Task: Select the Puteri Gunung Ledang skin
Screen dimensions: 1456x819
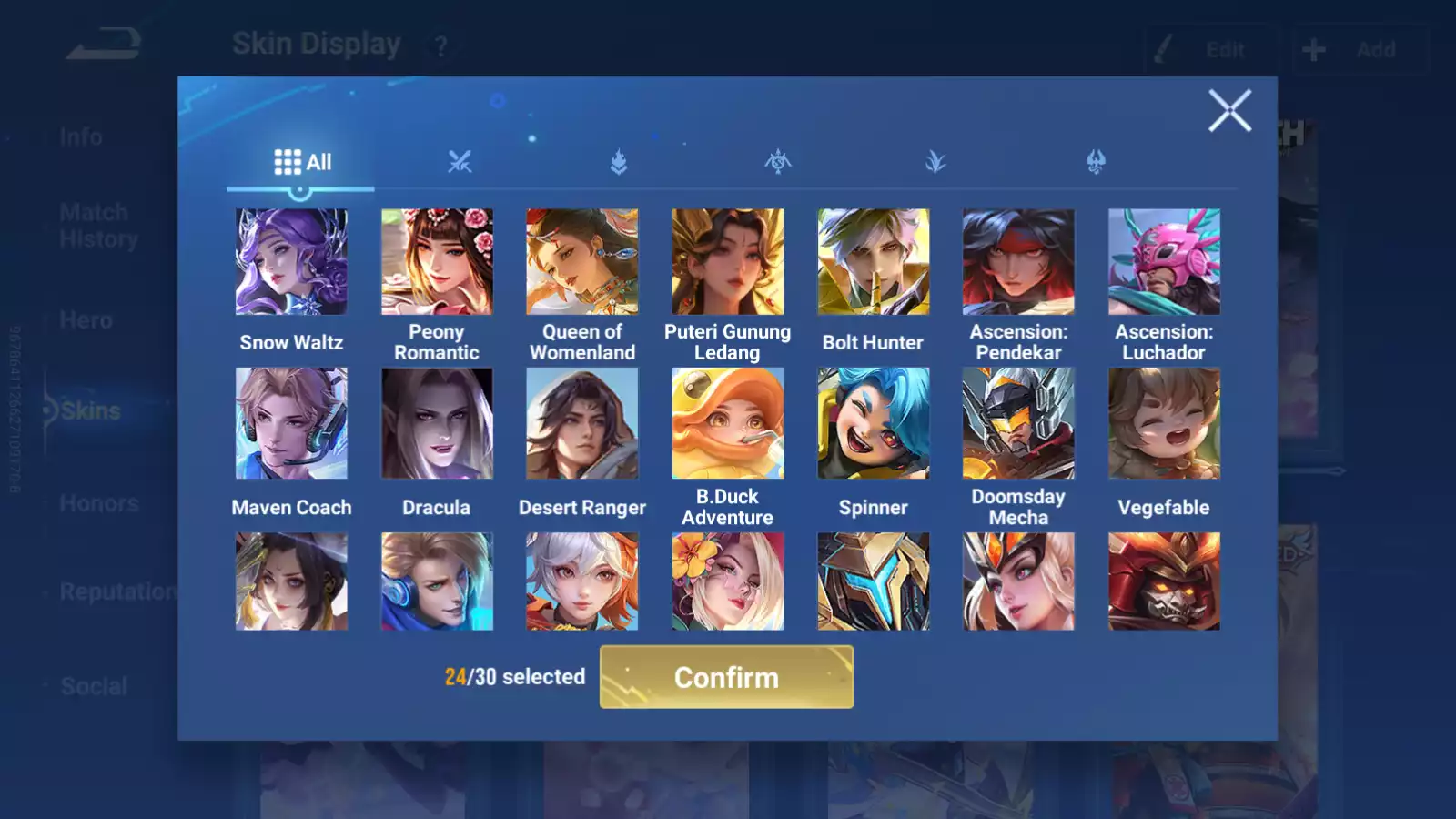Action: pos(727,262)
